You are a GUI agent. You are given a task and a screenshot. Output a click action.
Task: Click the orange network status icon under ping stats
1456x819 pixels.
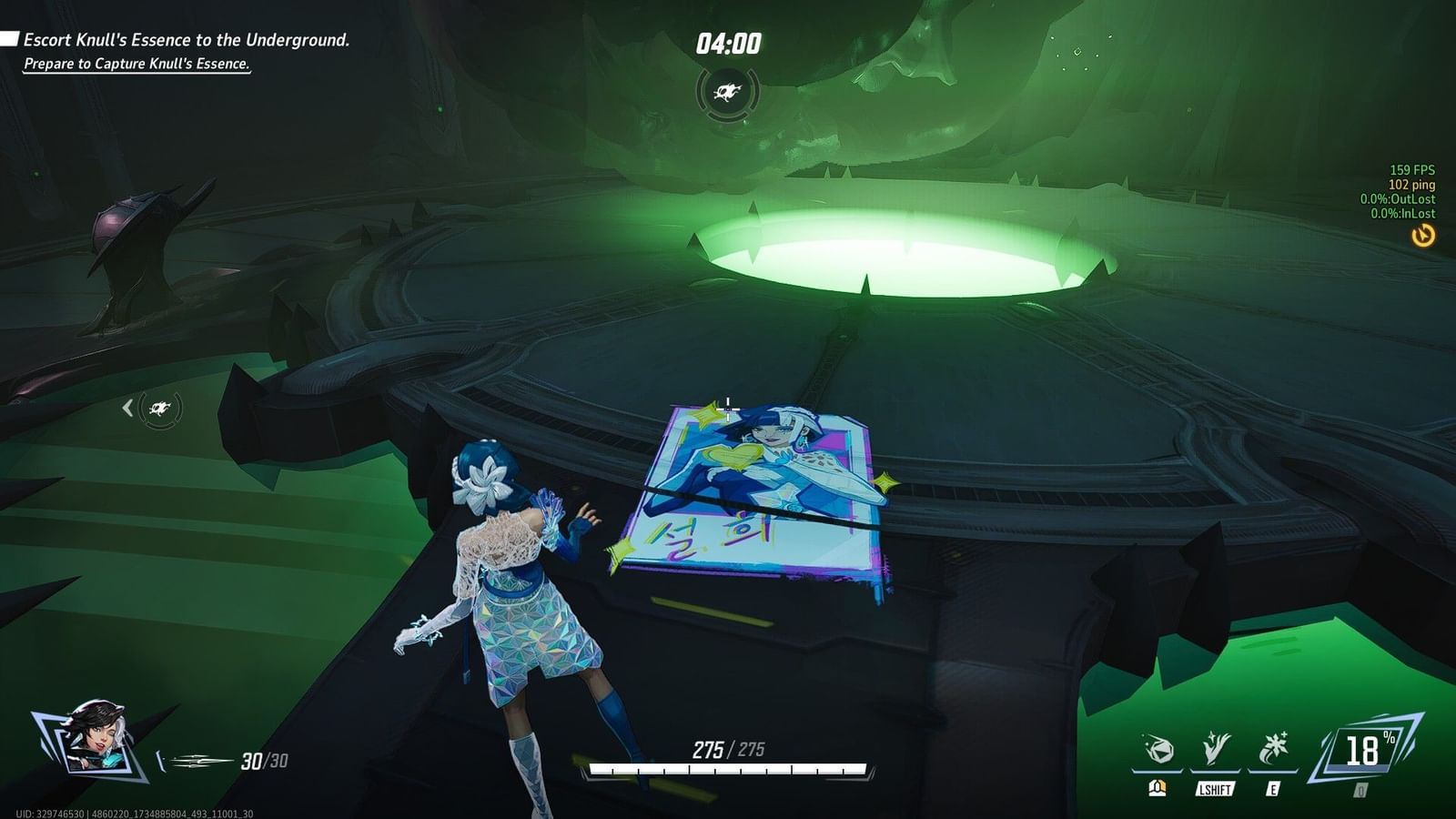click(1424, 237)
